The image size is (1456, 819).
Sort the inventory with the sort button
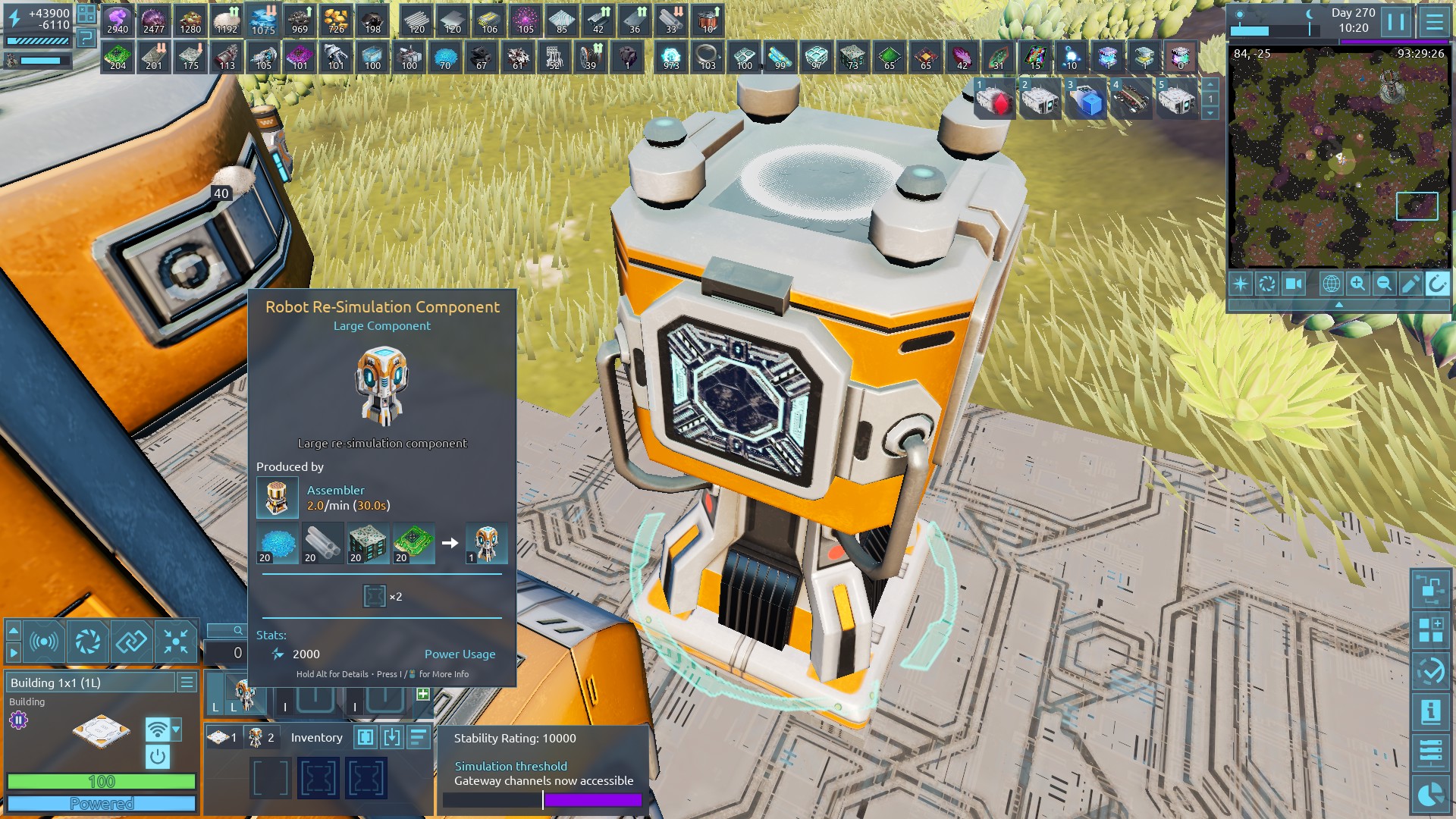click(418, 737)
